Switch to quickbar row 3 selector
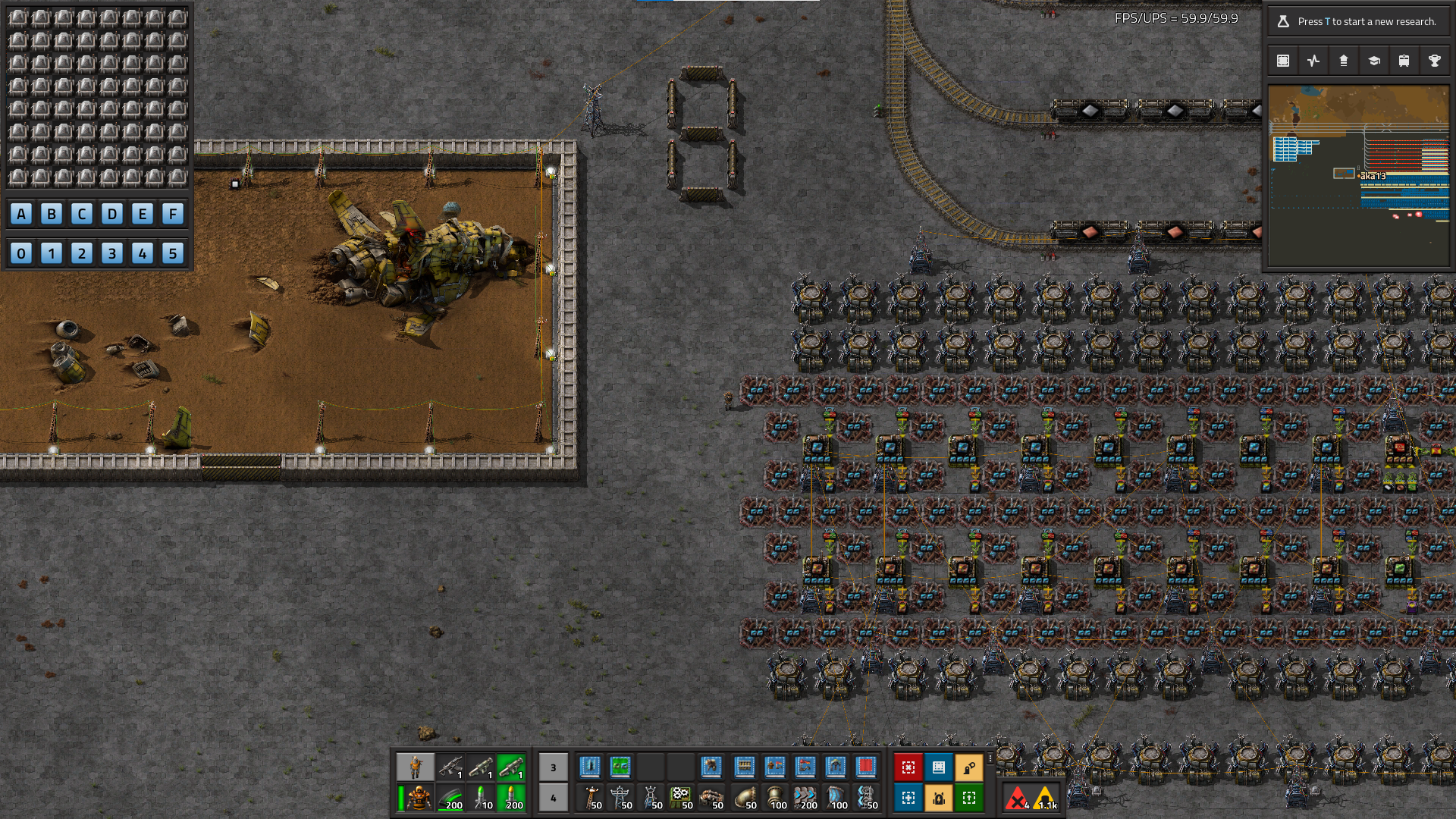 click(553, 767)
